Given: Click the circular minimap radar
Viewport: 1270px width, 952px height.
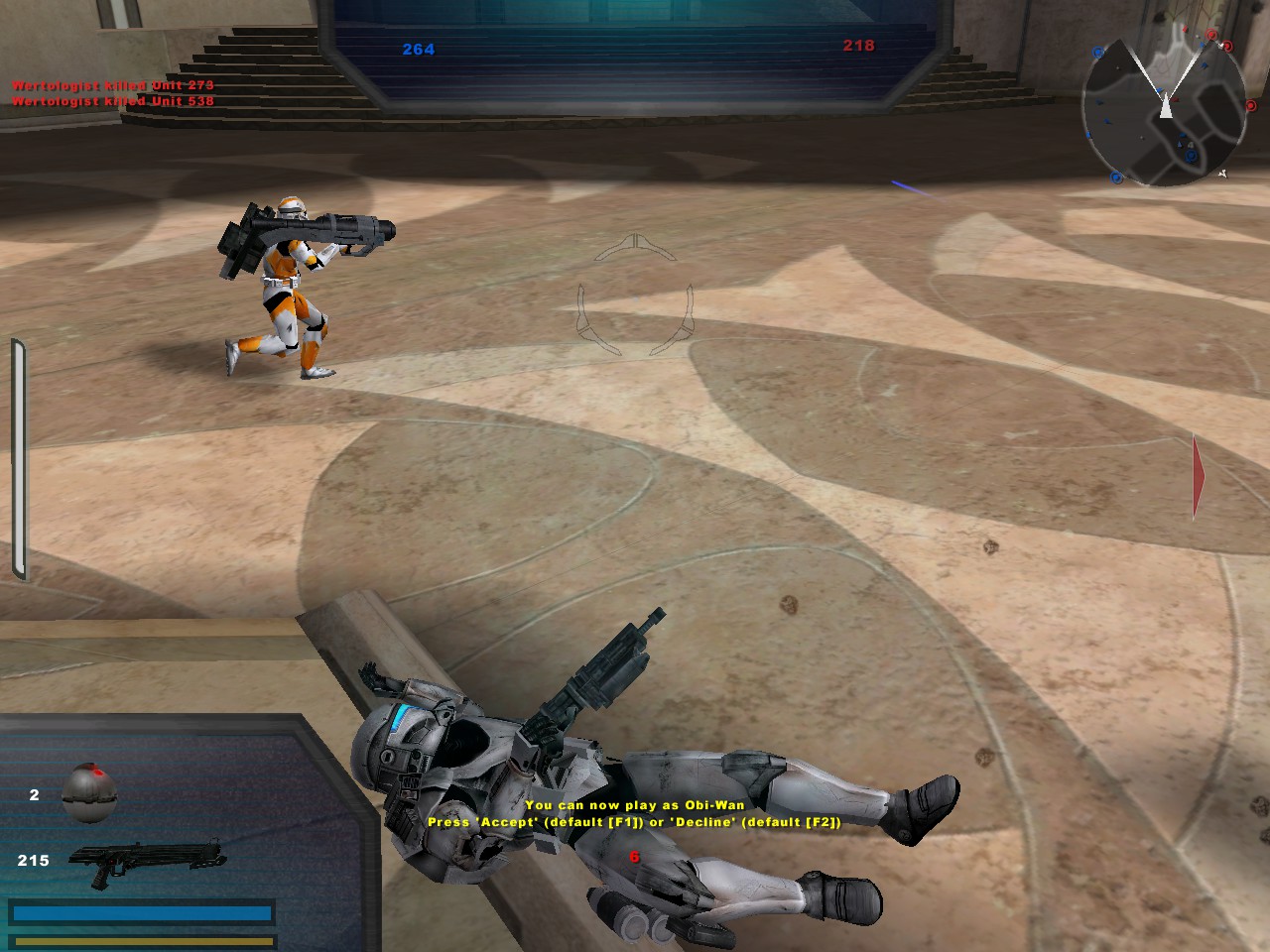Looking at the screenshot, I should pos(1163,110).
